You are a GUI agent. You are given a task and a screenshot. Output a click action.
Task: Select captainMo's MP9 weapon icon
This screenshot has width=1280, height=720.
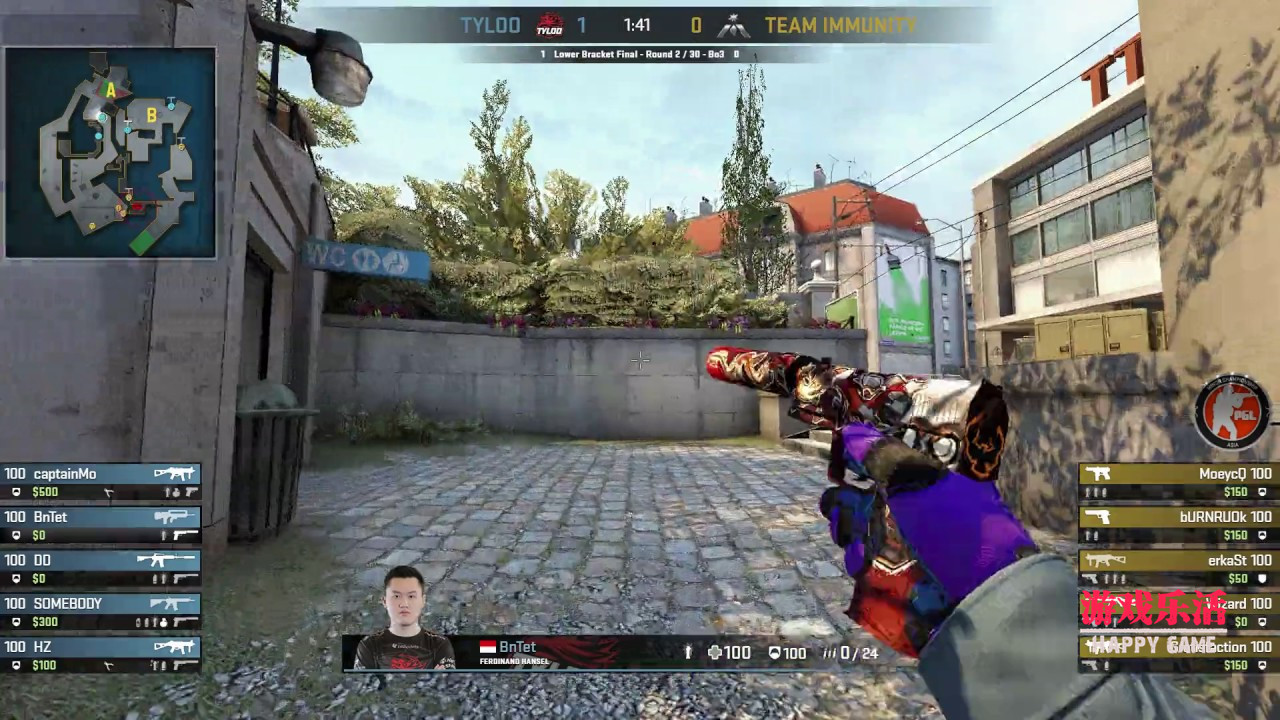[x=176, y=473]
